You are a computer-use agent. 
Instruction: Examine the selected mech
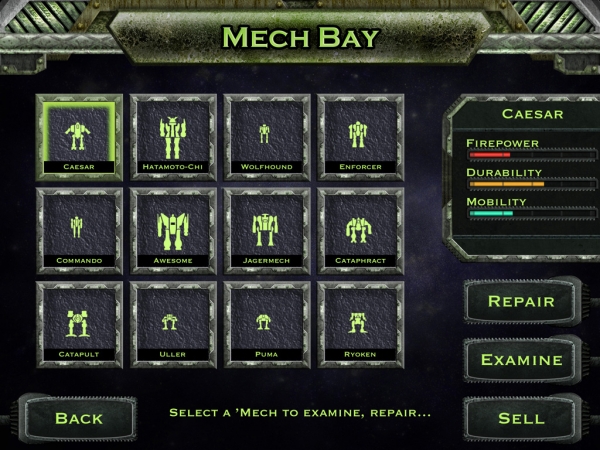click(x=521, y=360)
